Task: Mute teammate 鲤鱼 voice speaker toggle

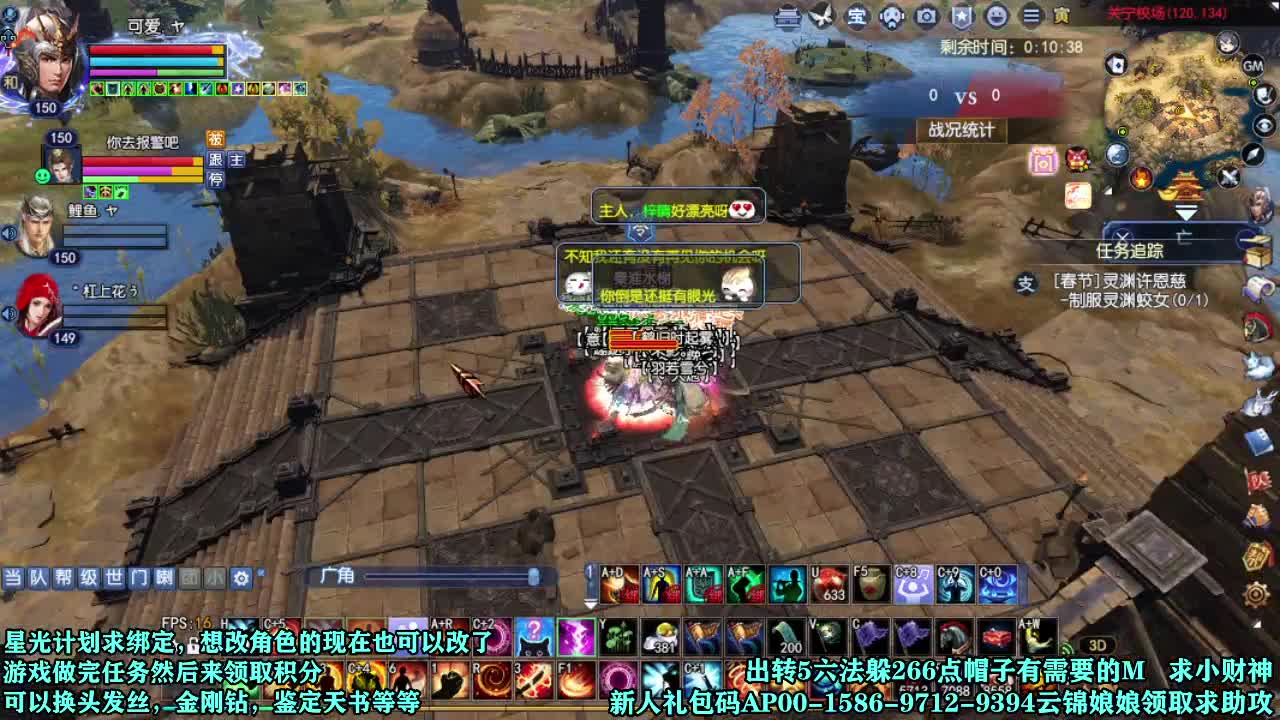Action: pyautogui.click(x=9, y=233)
